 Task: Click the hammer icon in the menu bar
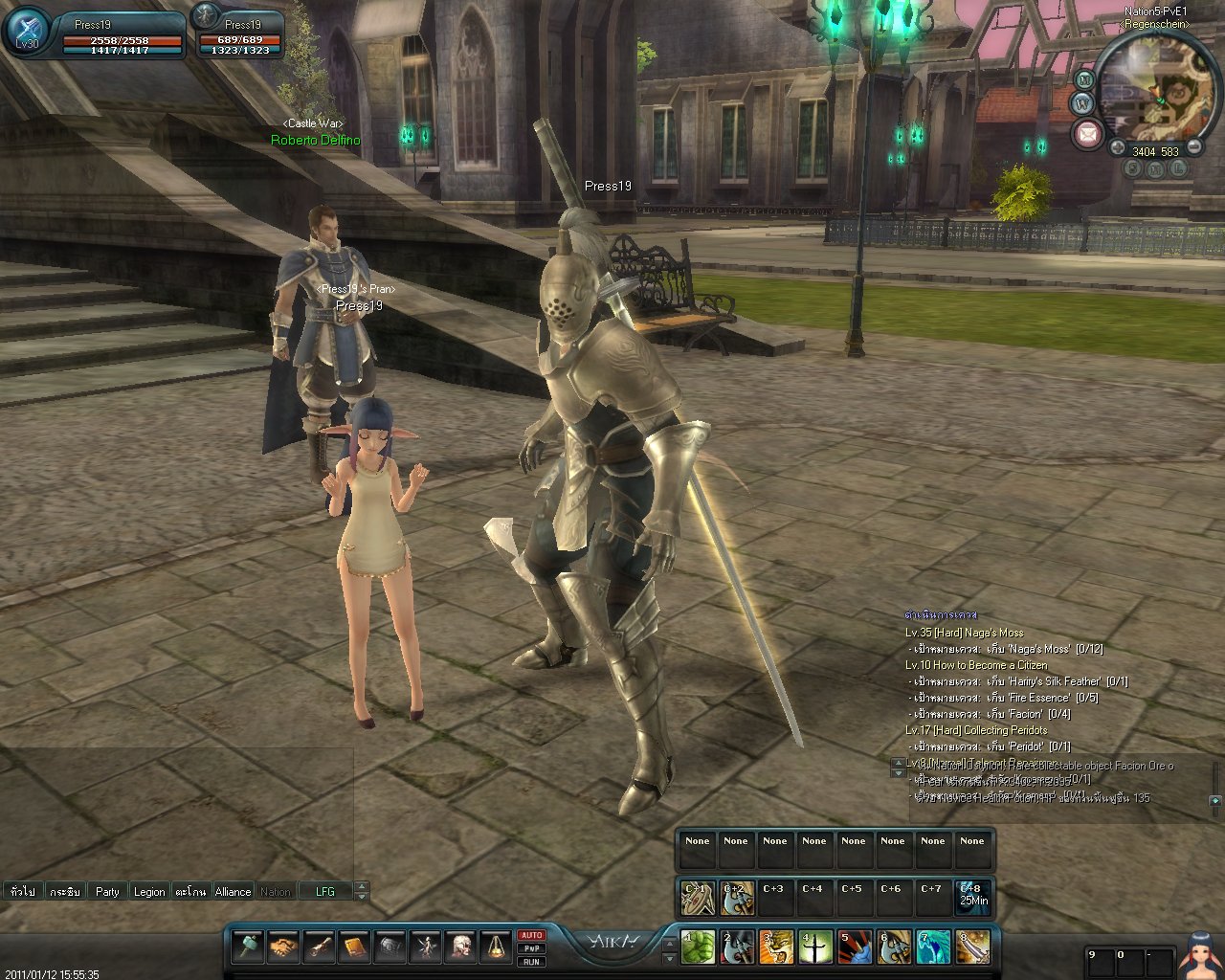point(248,947)
